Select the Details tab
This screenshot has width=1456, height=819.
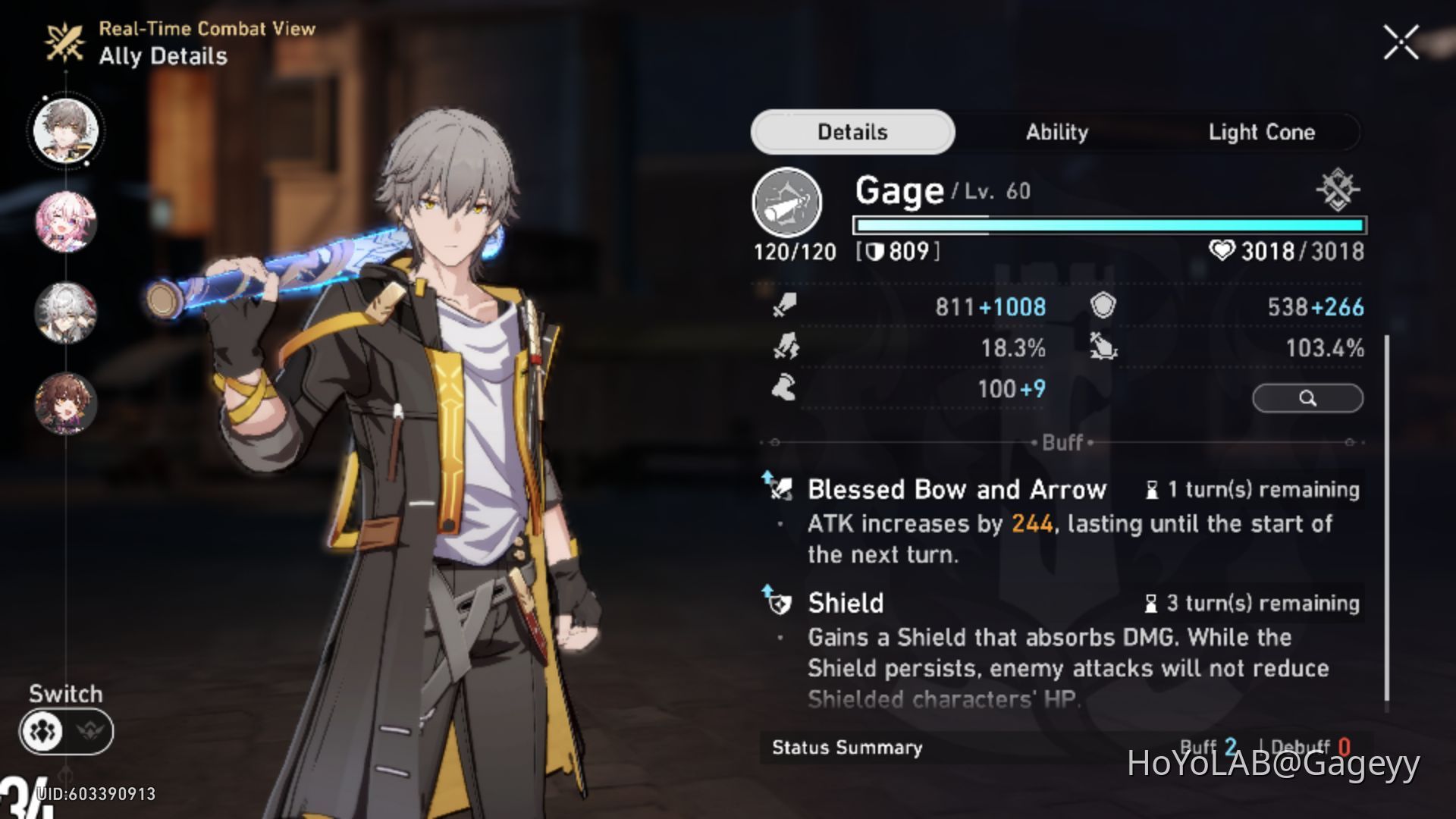tap(851, 132)
